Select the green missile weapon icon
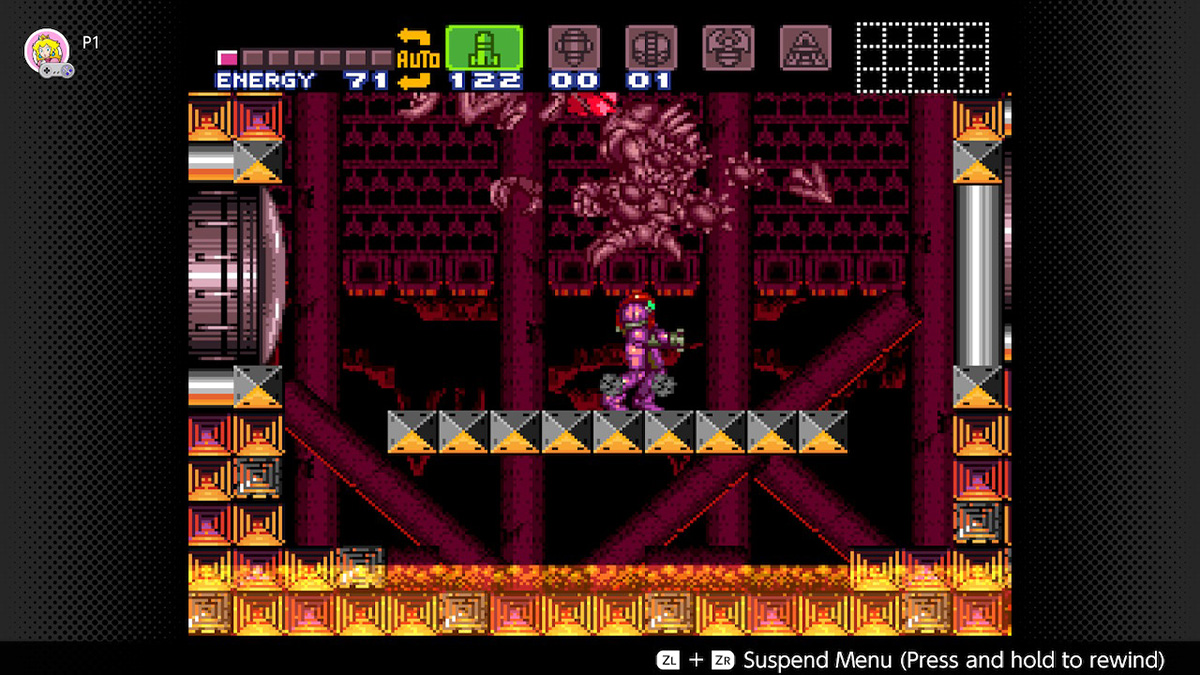The height and width of the screenshot is (675, 1200). click(x=484, y=47)
